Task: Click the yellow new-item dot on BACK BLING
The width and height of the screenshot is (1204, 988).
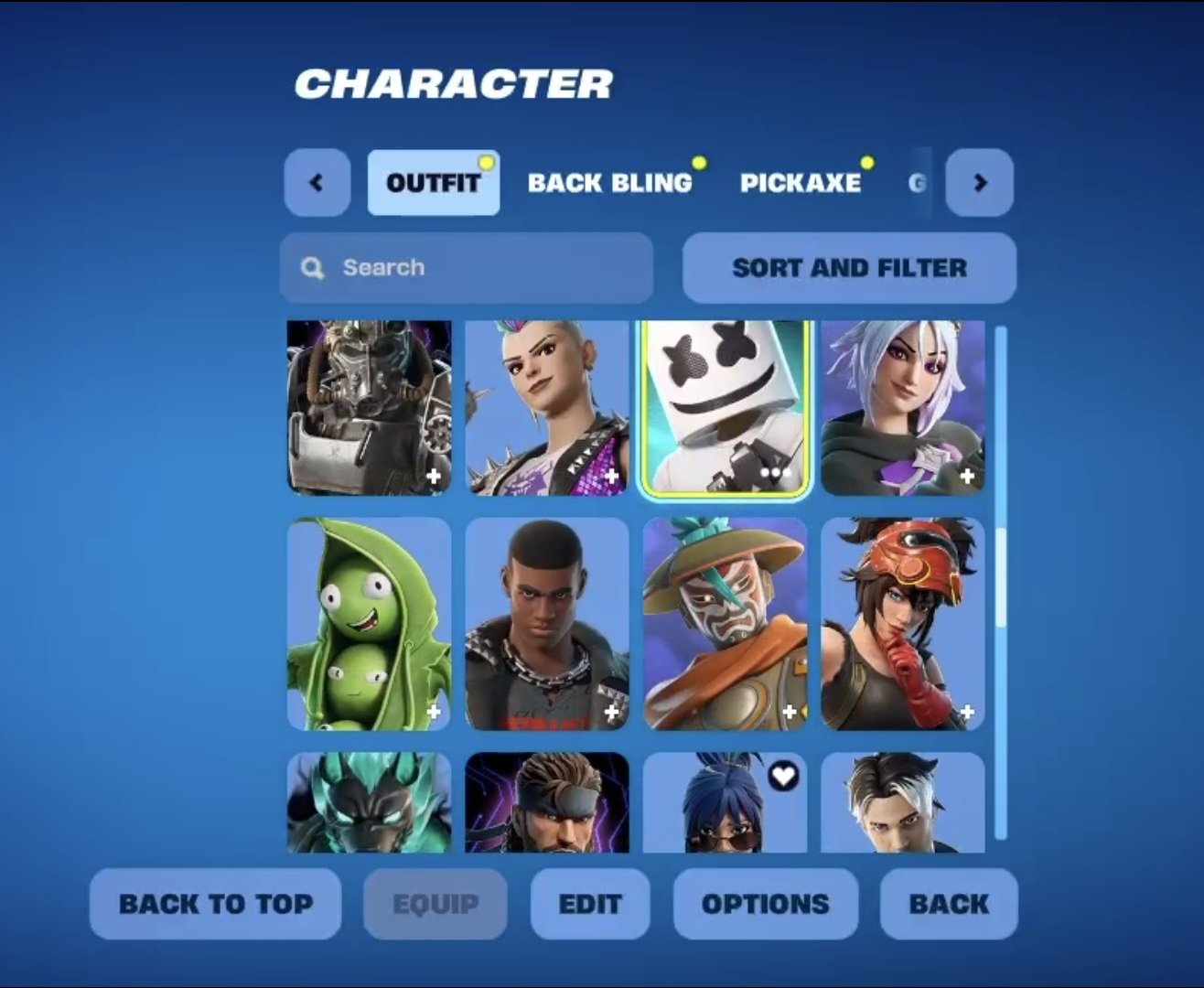Action: [x=700, y=162]
